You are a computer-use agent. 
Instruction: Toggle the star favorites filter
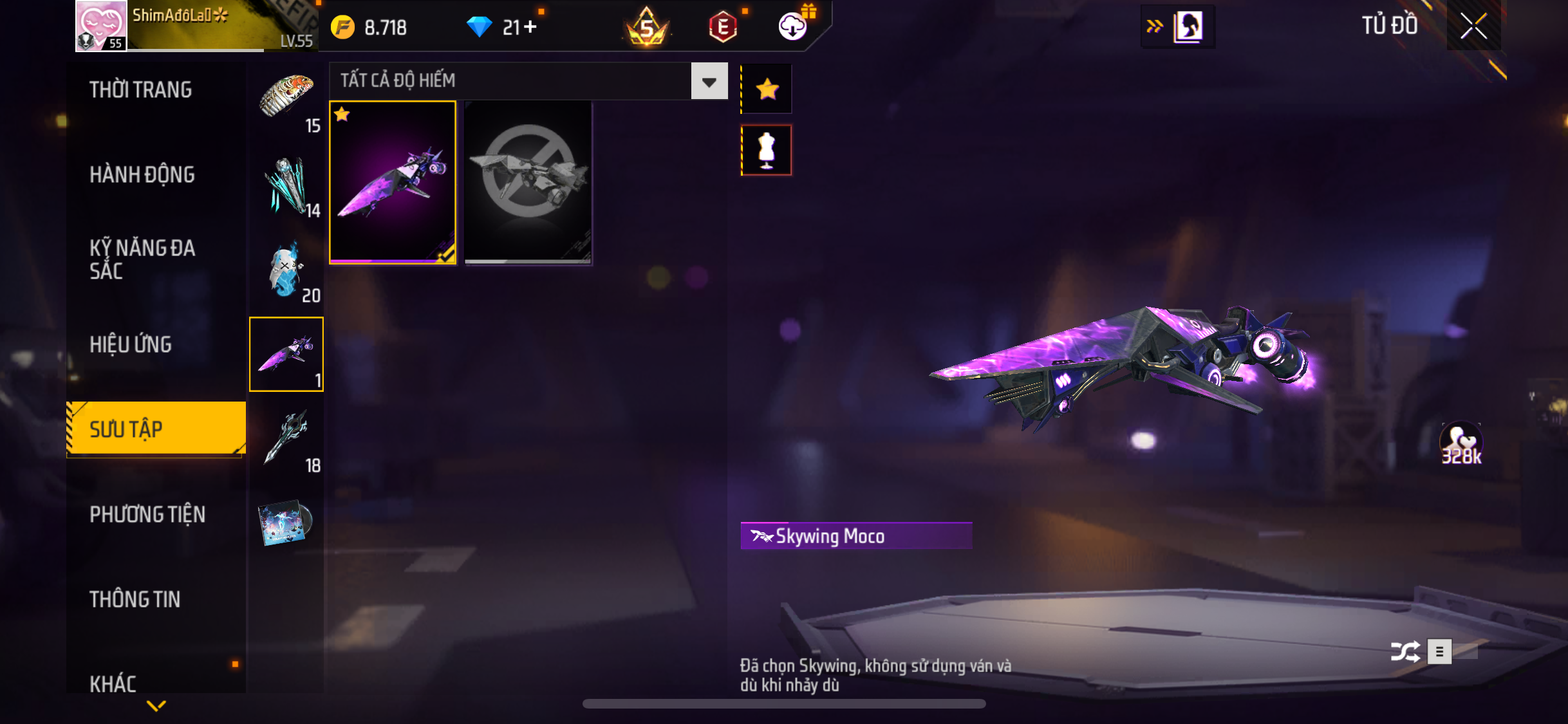coord(767,89)
